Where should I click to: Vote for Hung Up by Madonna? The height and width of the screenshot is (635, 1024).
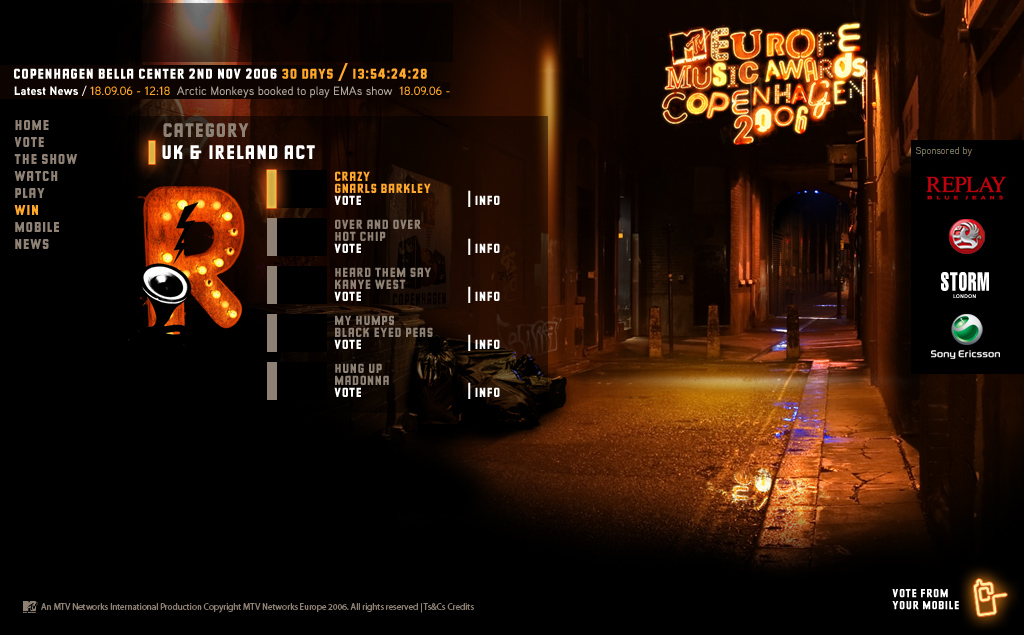point(348,392)
